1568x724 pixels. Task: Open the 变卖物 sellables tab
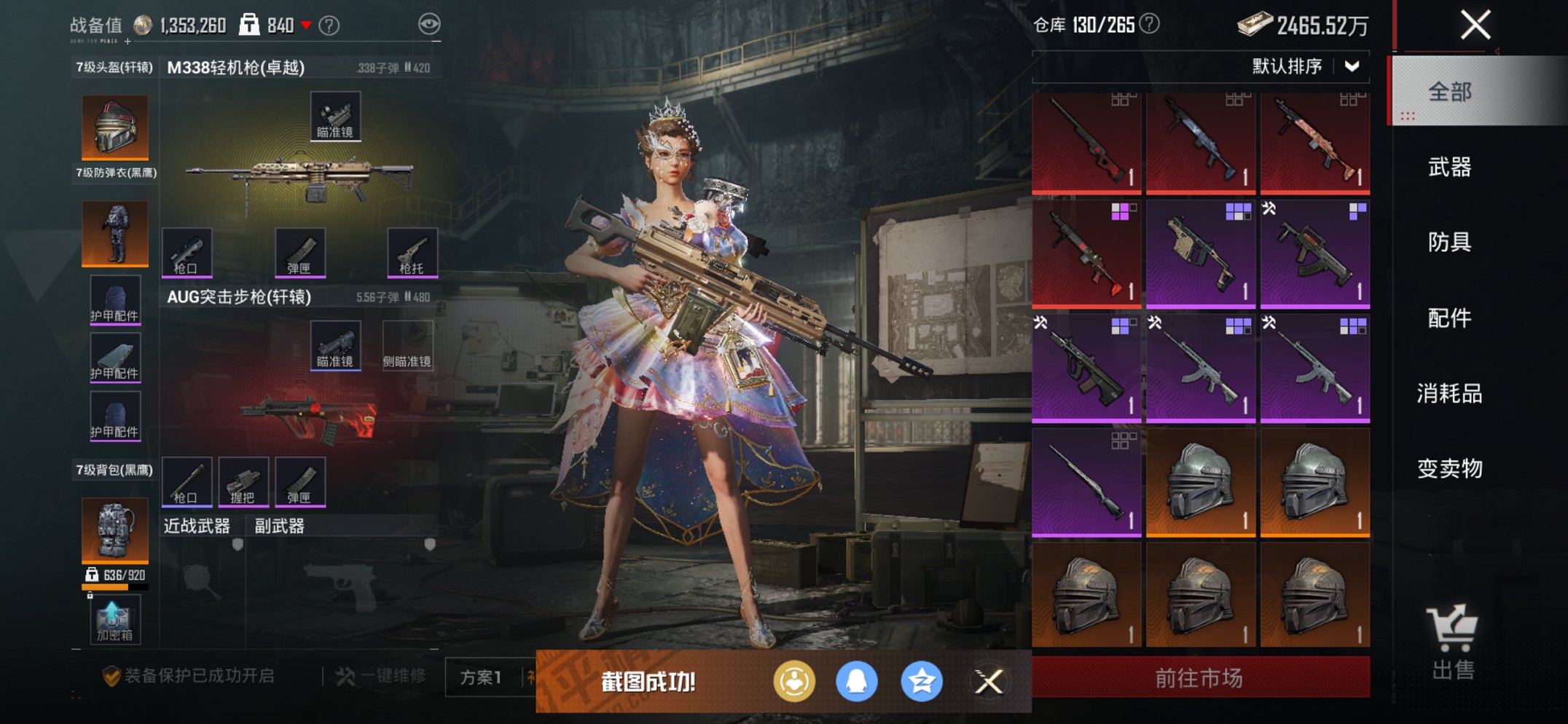(x=1450, y=468)
